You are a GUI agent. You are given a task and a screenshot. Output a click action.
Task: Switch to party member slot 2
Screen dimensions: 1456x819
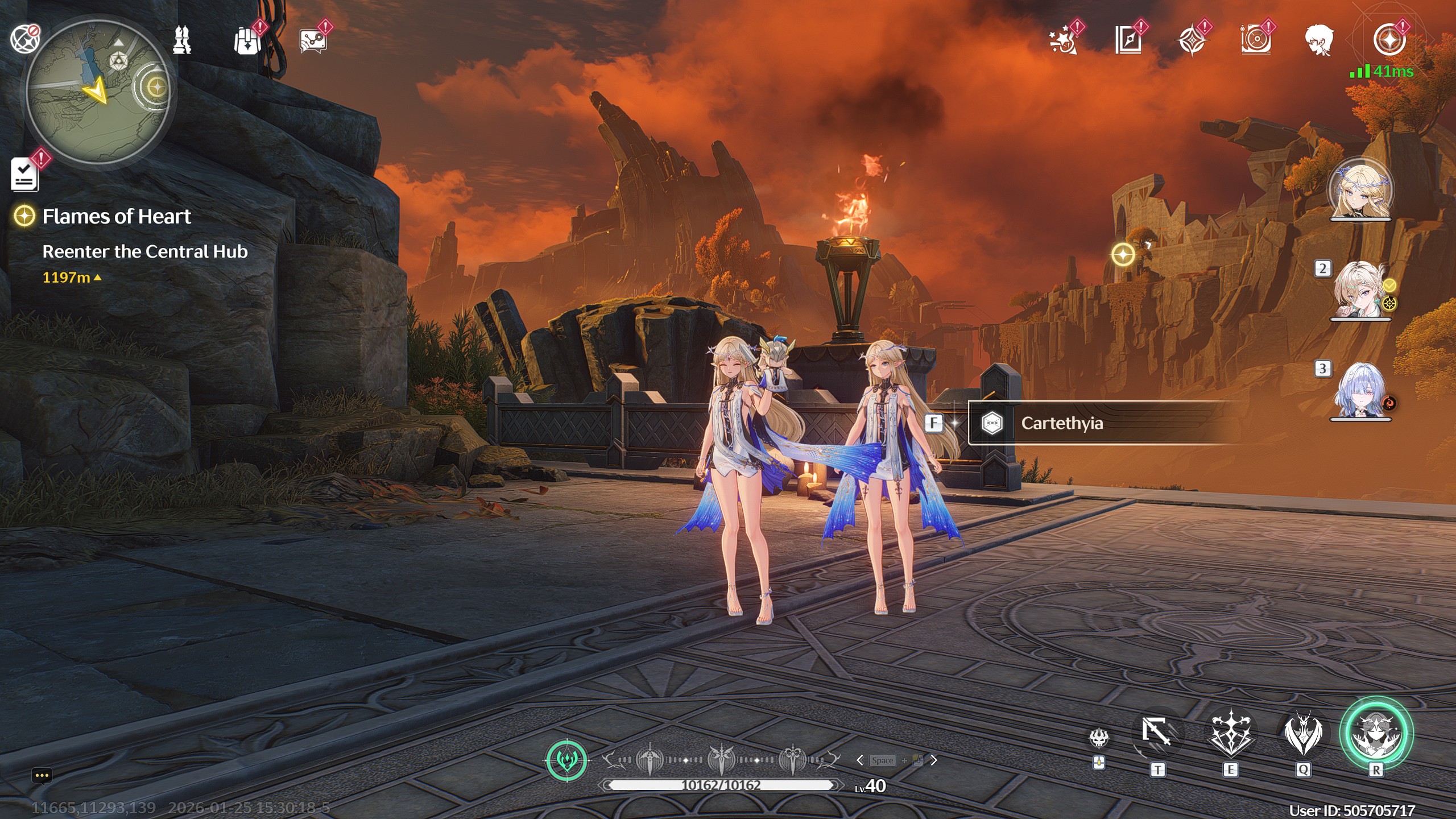(1360, 290)
